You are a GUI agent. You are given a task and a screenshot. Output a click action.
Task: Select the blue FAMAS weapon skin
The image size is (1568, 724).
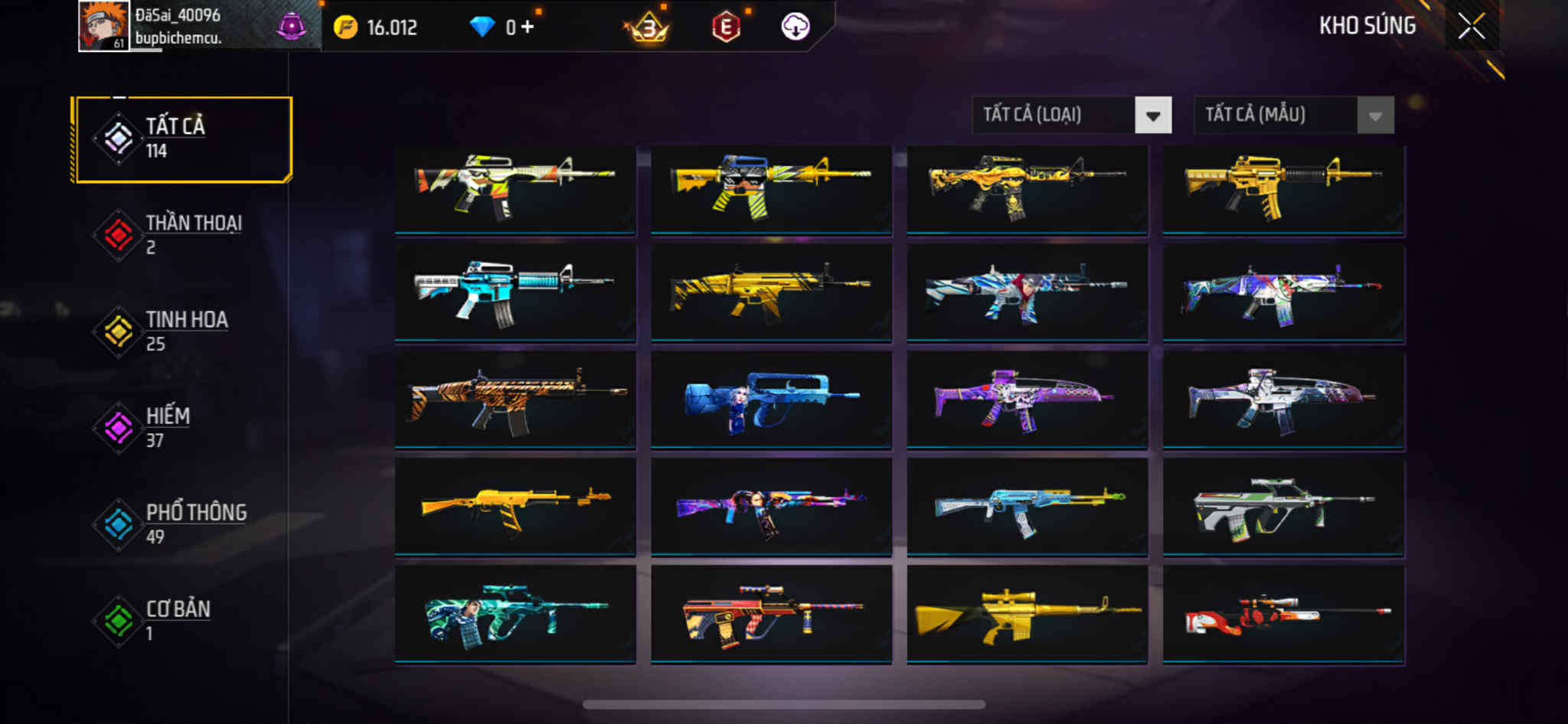771,400
